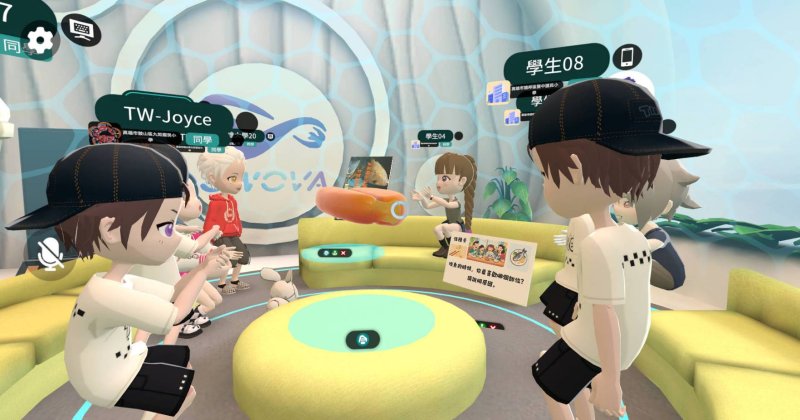The image size is (800, 420).
Task: Open settings with the gear icon
Action: (40, 39)
